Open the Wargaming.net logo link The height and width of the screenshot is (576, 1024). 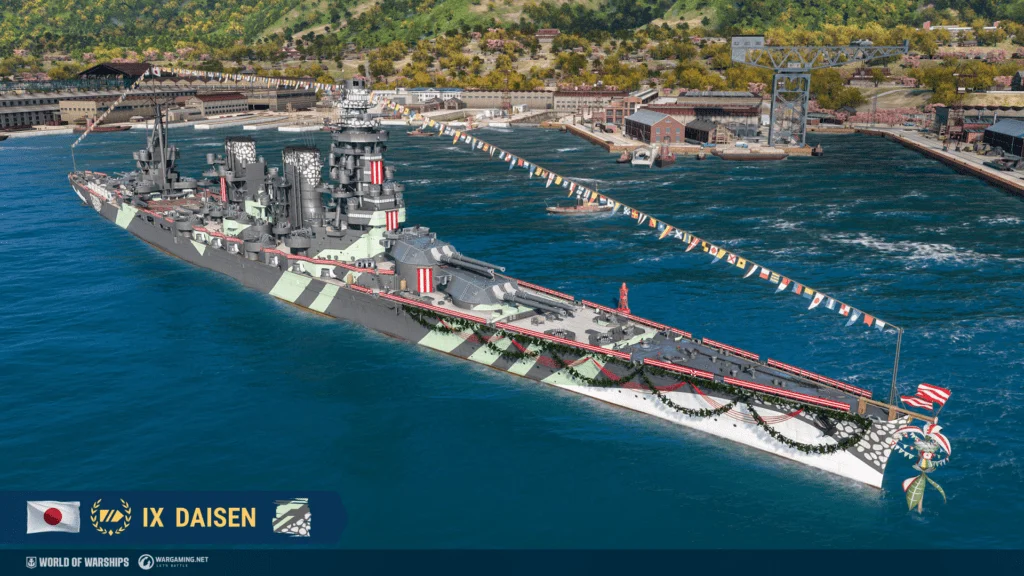[173, 562]
